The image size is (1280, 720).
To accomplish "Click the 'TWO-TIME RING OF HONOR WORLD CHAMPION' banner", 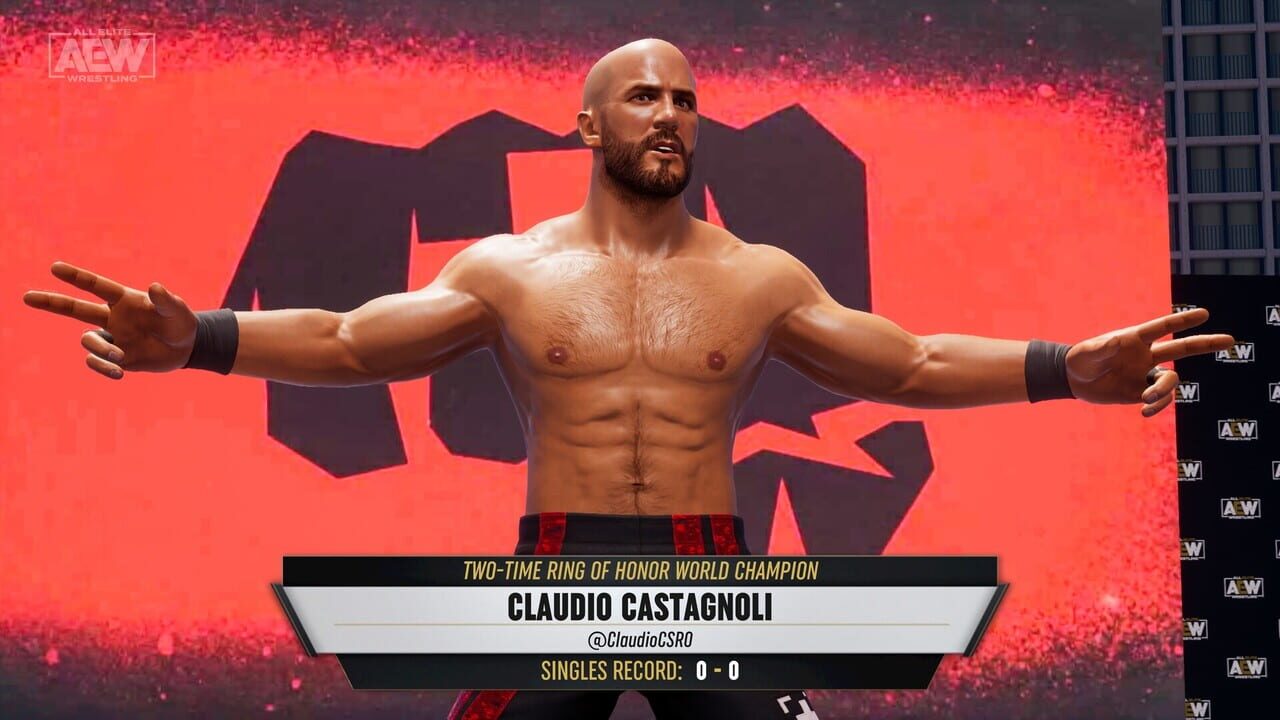I will [640, 570].
